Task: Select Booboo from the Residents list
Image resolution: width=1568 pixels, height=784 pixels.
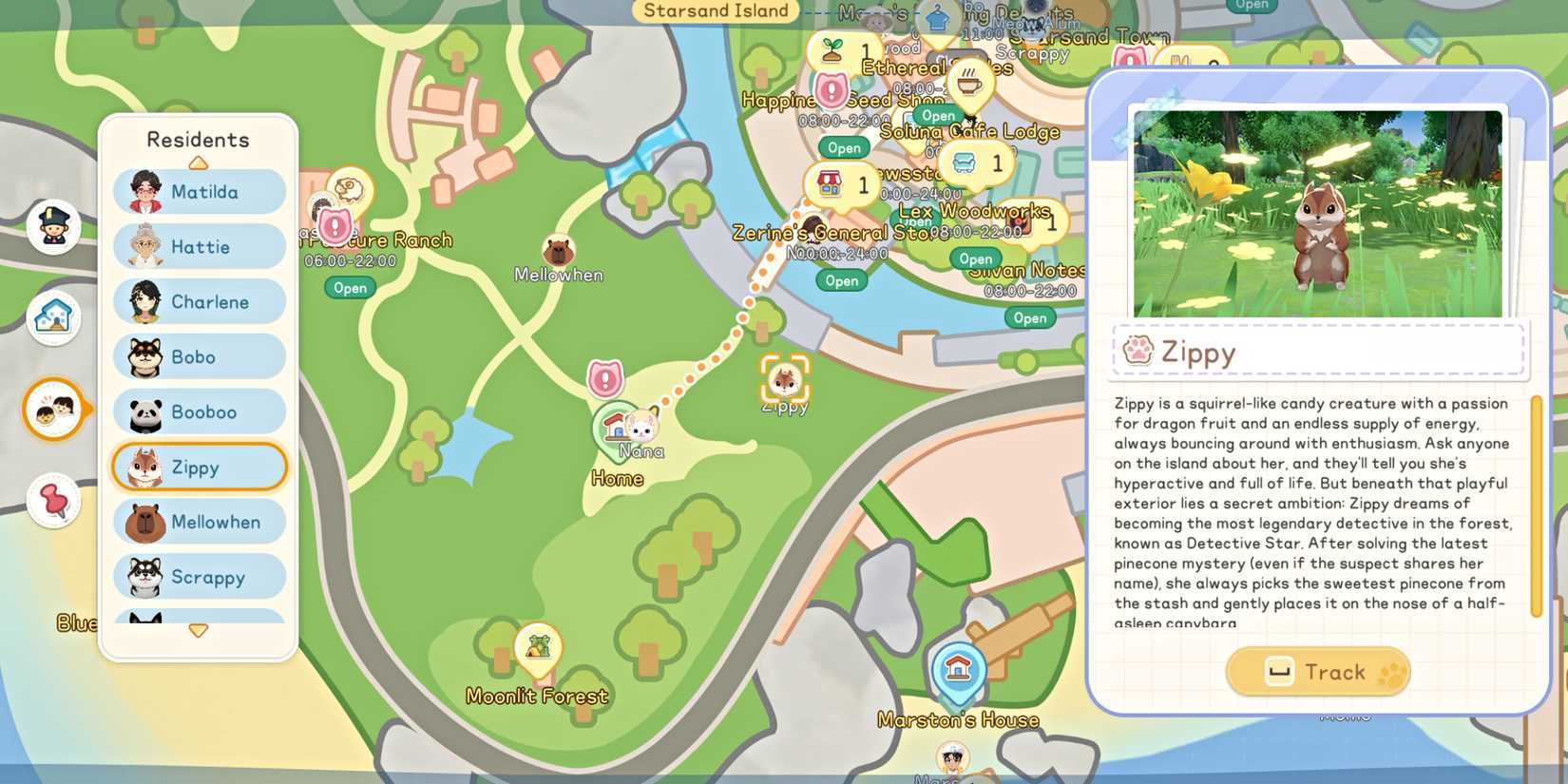Action: [198, 411]
